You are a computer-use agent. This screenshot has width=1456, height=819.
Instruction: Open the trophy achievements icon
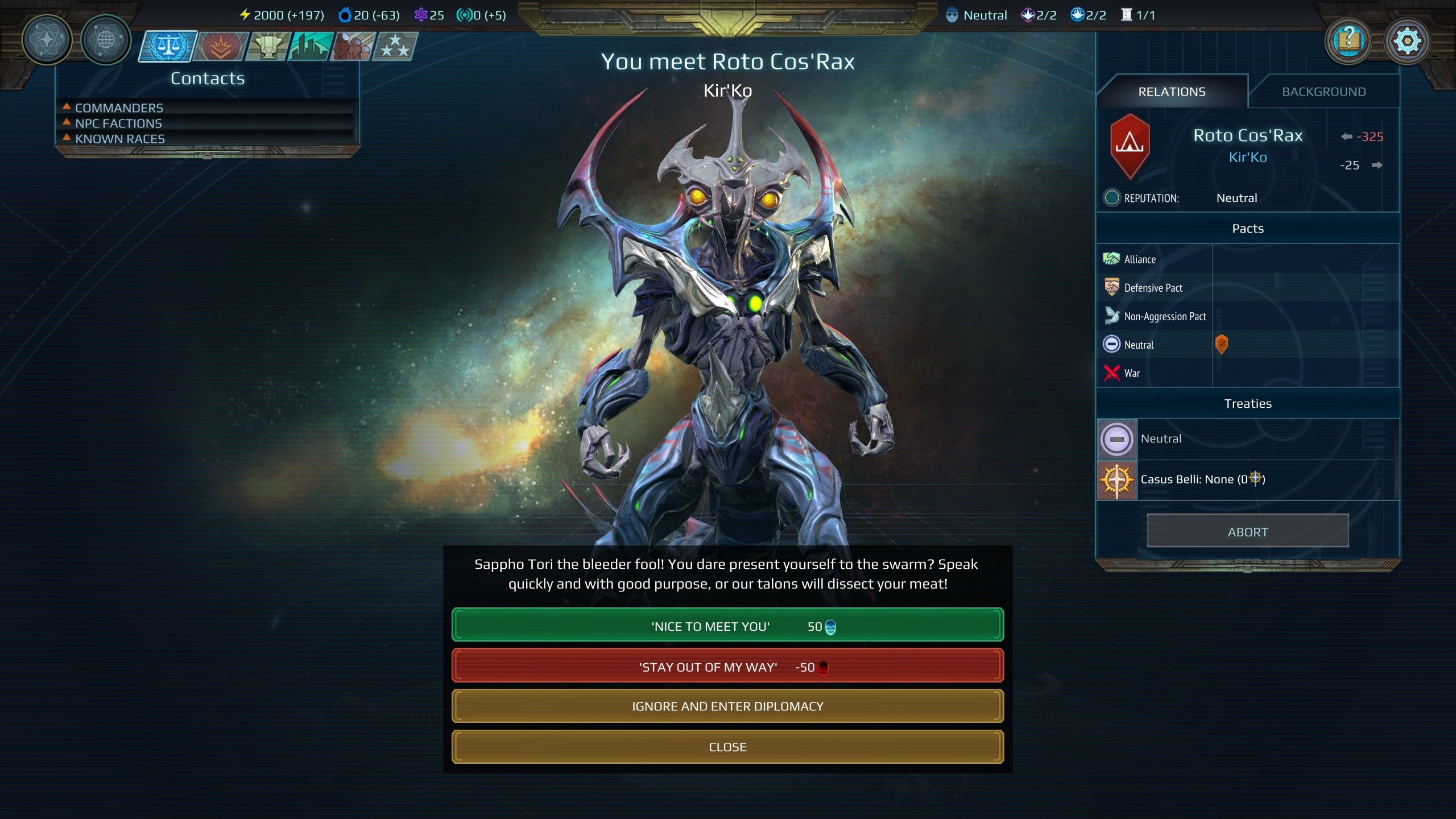[x=267, y=48]
